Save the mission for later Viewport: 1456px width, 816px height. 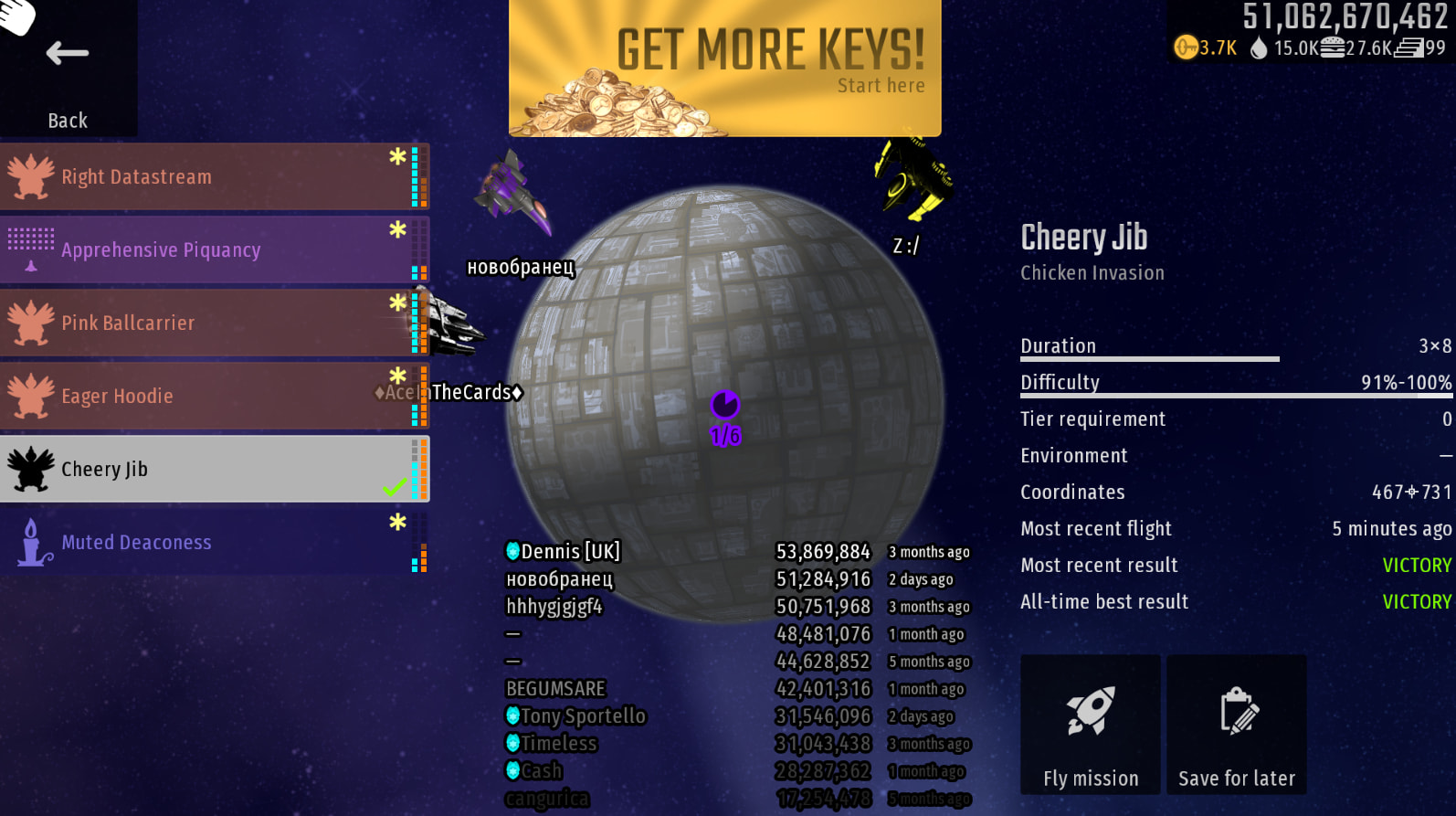pyautogui.click(x=1236, y=724)
